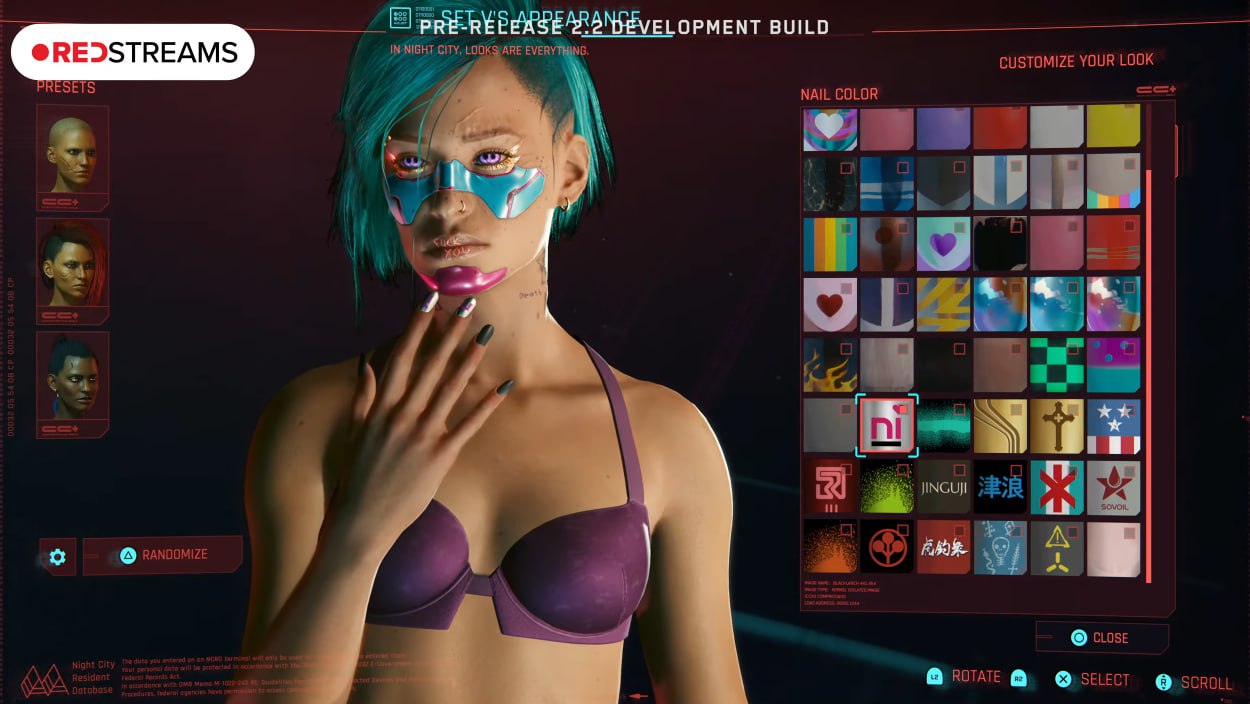Select the skull and bones nail swatch
The width and height of the screenshot is (1250, 704).
1000,547
